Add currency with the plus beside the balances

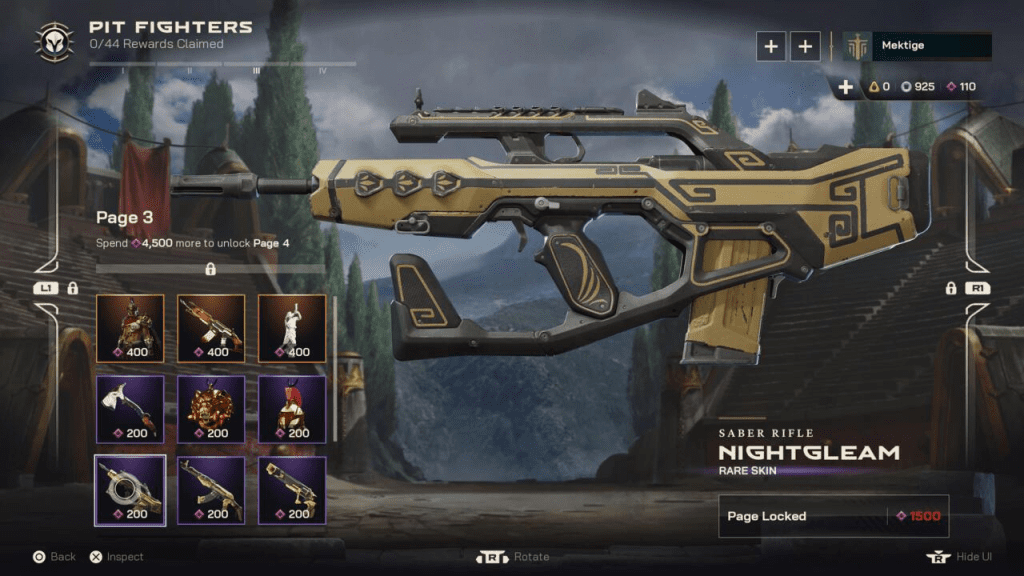[846, 87]
